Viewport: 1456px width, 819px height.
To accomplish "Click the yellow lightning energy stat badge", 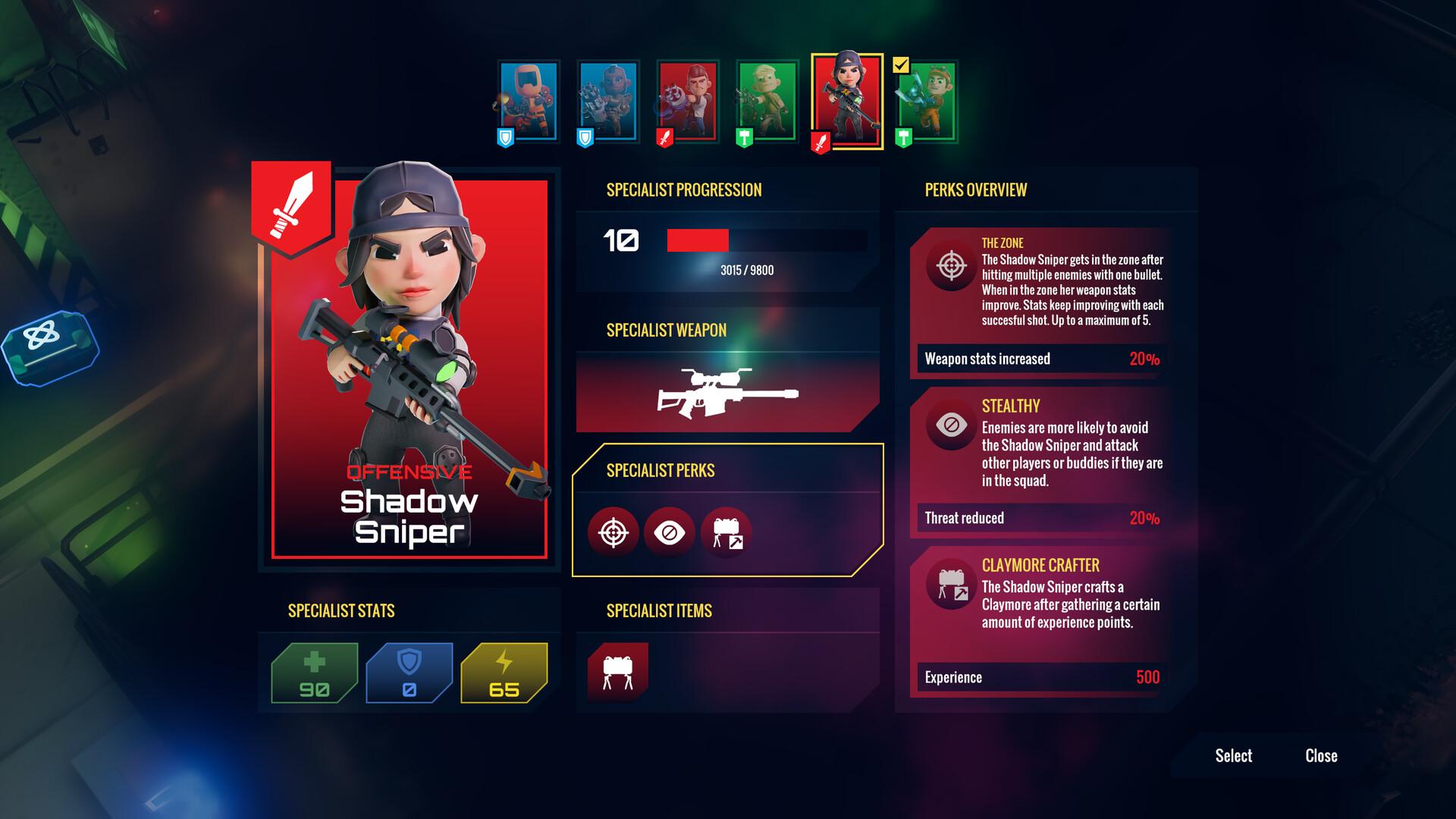I will click(x=504, y=673).
